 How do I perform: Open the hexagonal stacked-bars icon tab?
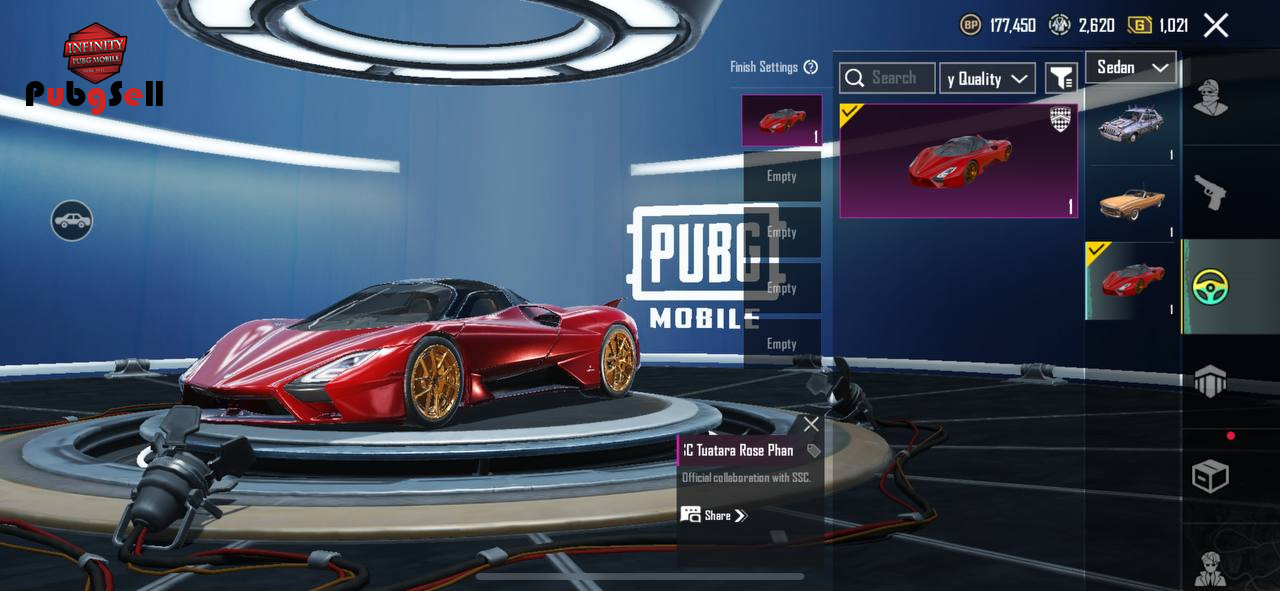pos(1210,381)
